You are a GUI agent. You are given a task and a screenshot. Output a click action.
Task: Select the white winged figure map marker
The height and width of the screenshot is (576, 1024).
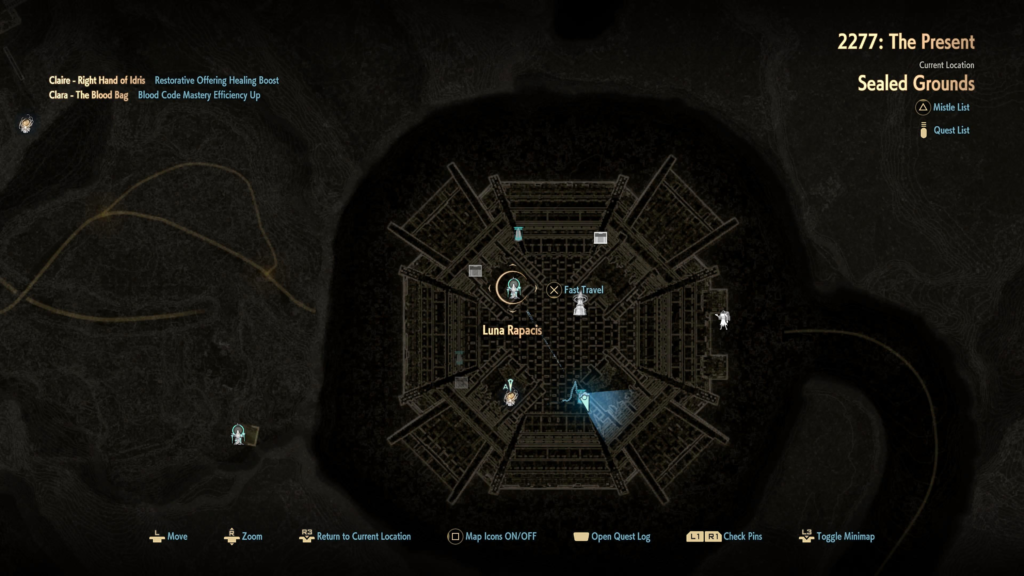(723, 320)
